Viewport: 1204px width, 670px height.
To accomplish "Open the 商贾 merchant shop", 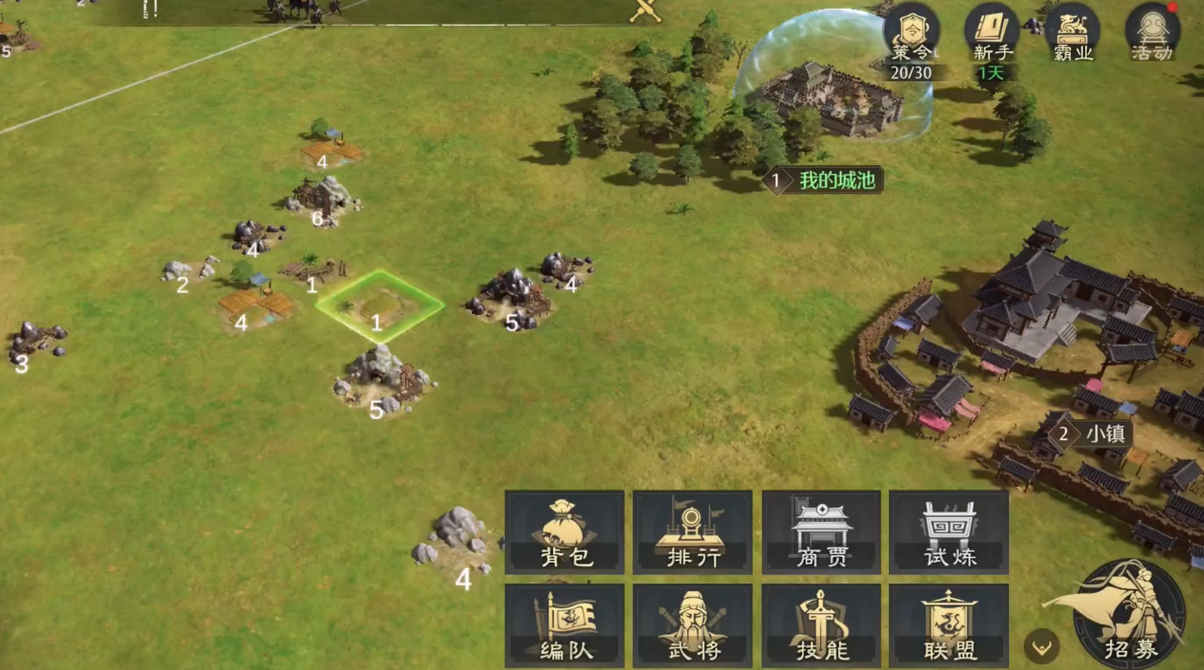I will point(821,532).
